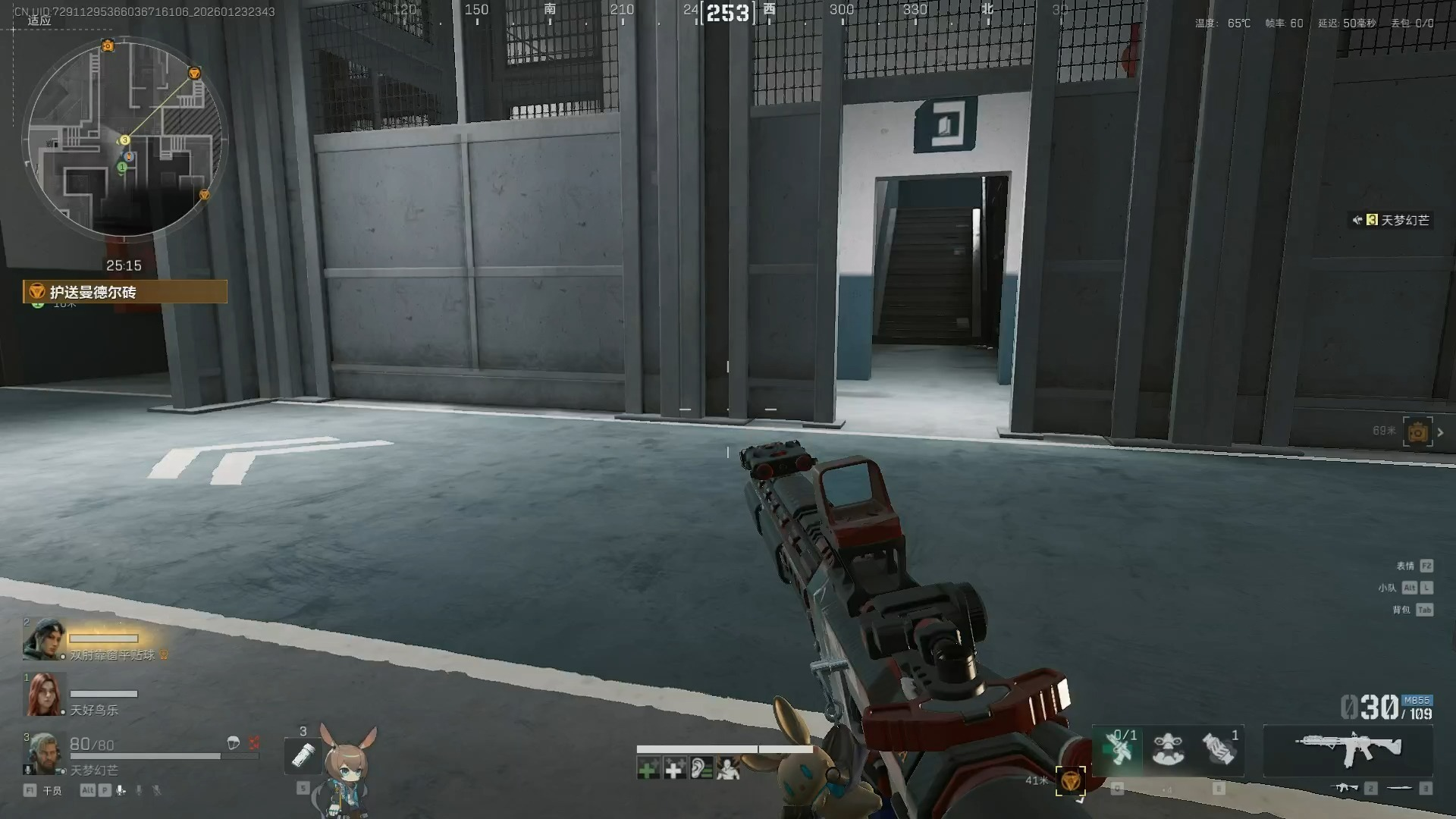Activate the goggles mask gadget ability
This screenshot has height=819, width=1456.
pyautogui.click(x=1168, y=749)
